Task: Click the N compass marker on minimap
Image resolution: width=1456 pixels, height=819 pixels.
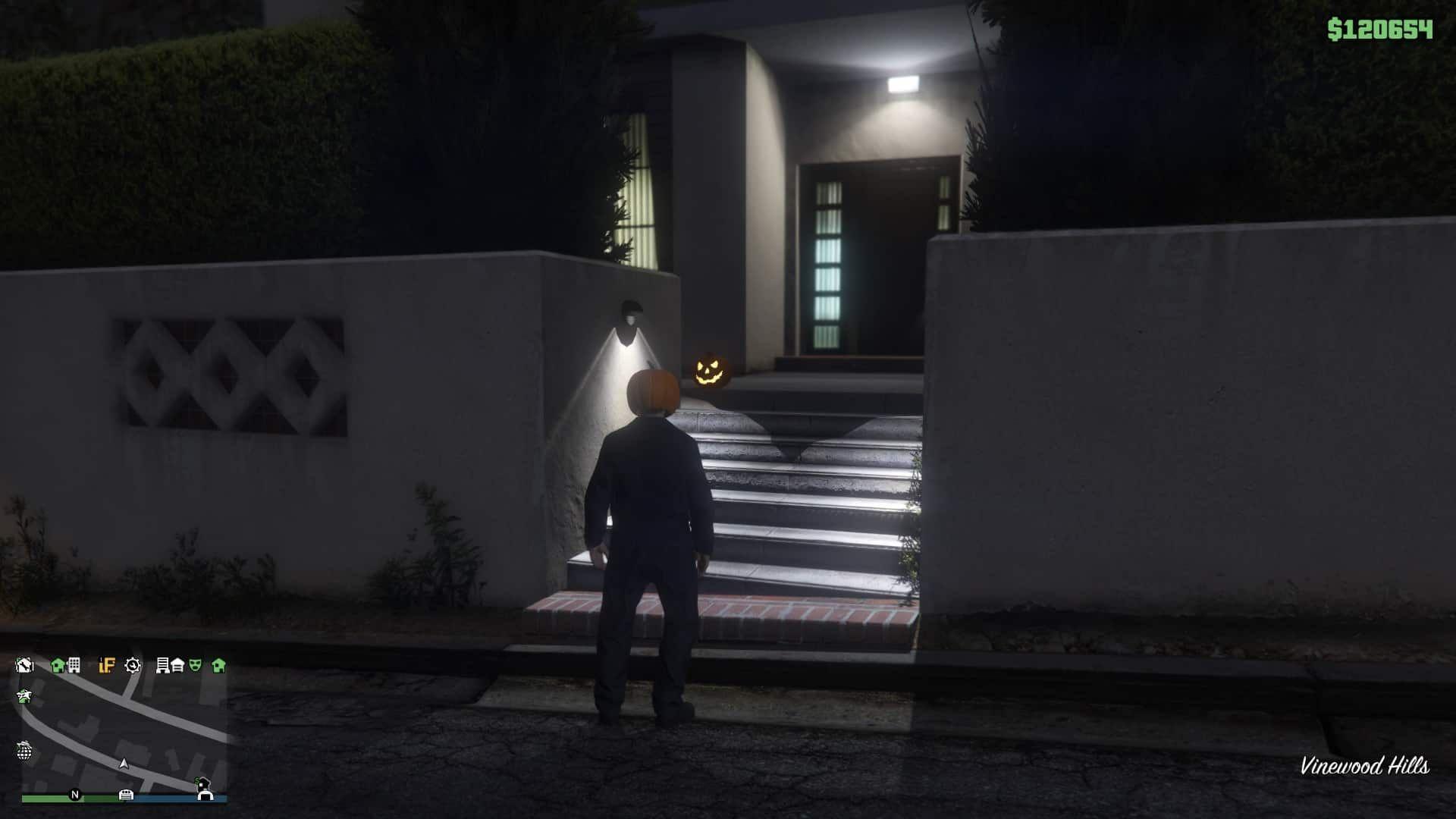Action: click(x=75, y=795)
